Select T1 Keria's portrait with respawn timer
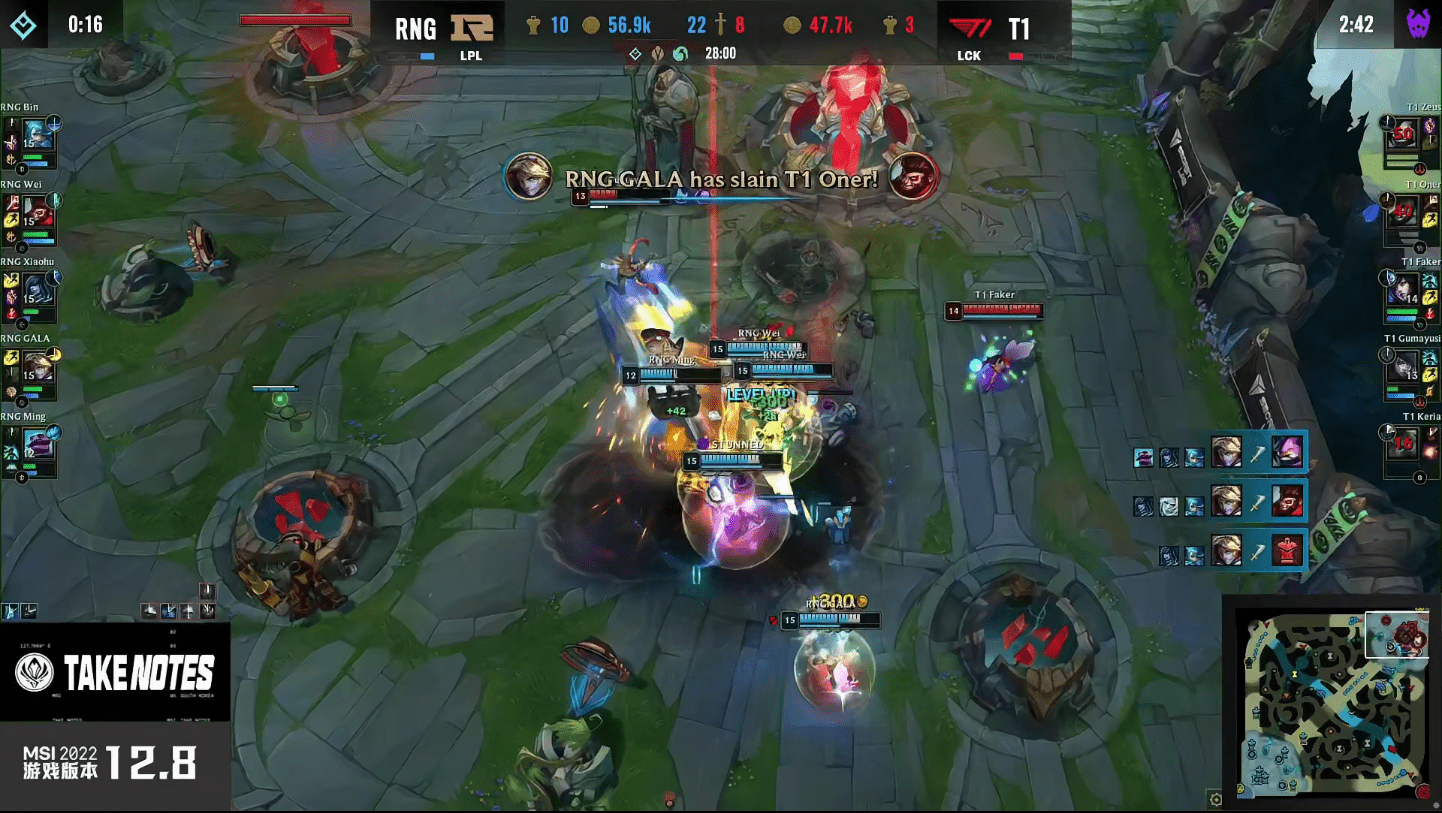 [1404, 443]
